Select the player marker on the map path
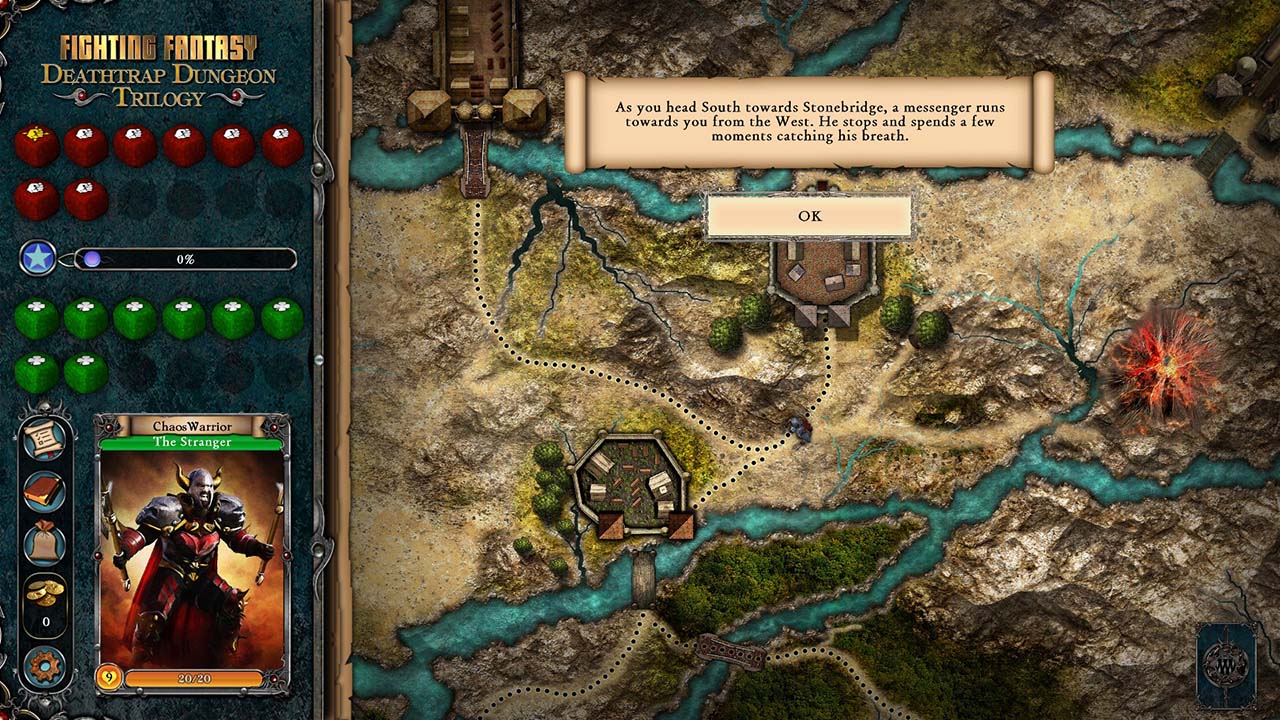 pos(801,428)
